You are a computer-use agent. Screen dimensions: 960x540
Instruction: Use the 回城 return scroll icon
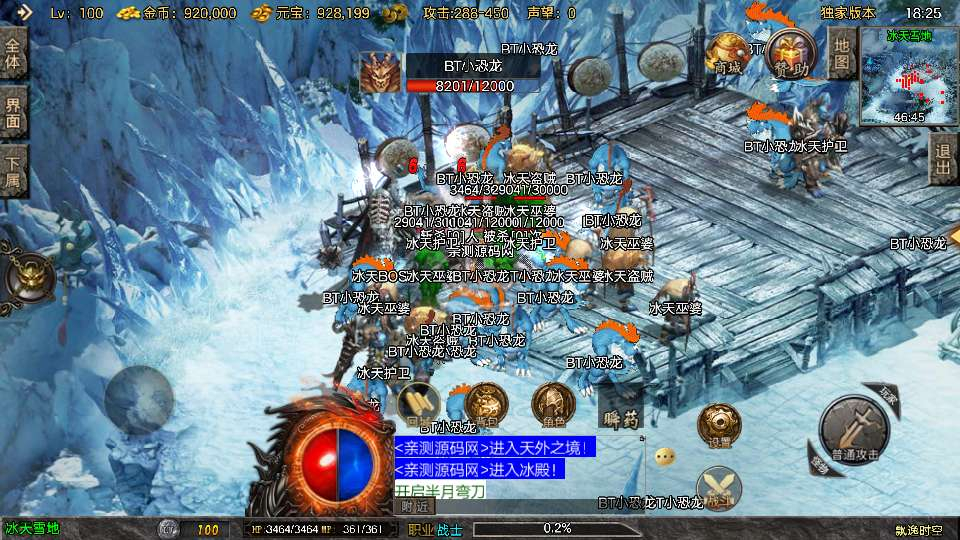click(x=419, y=402)
